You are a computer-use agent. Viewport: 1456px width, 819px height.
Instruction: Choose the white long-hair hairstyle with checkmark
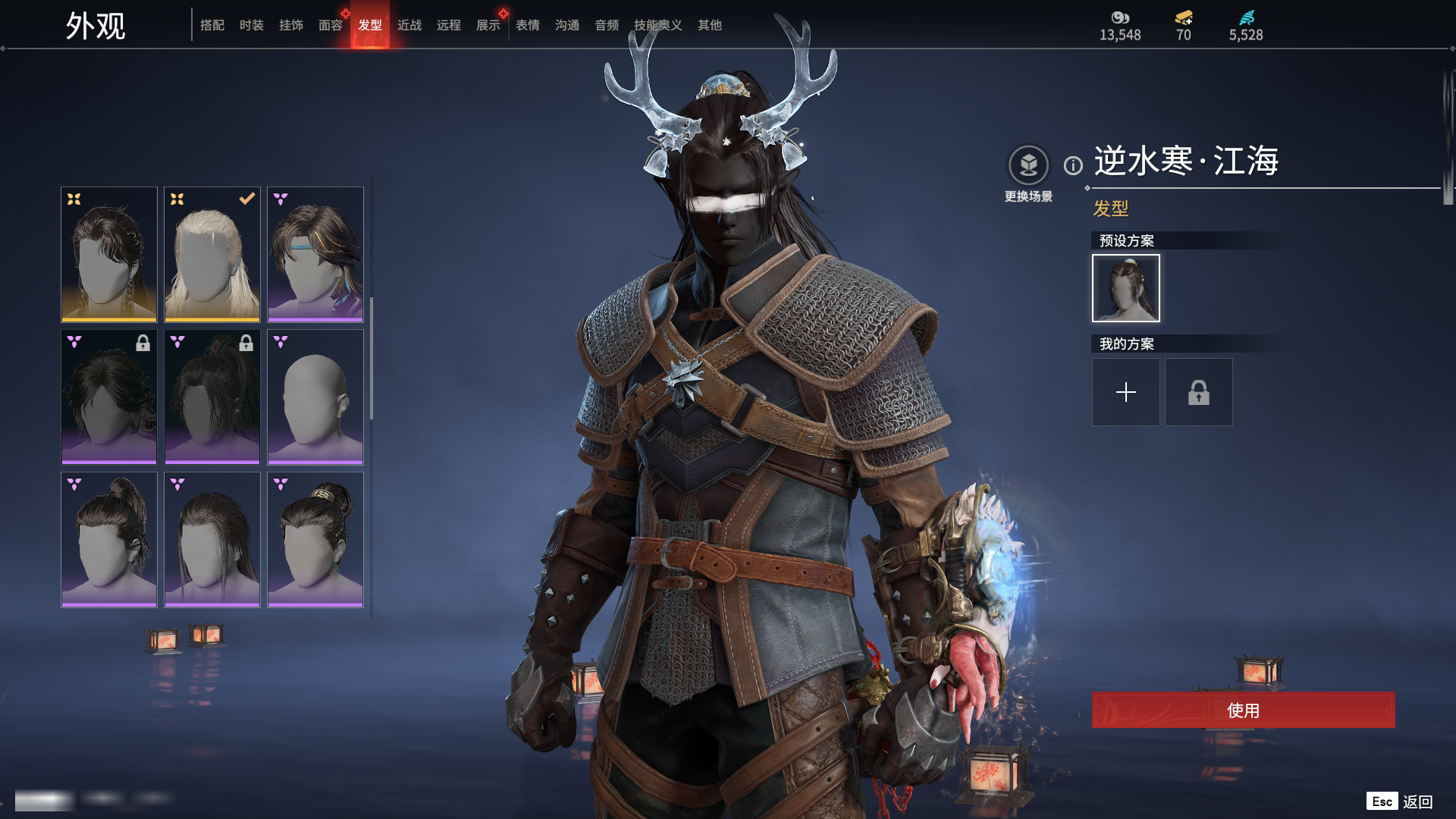pos(212,254)
